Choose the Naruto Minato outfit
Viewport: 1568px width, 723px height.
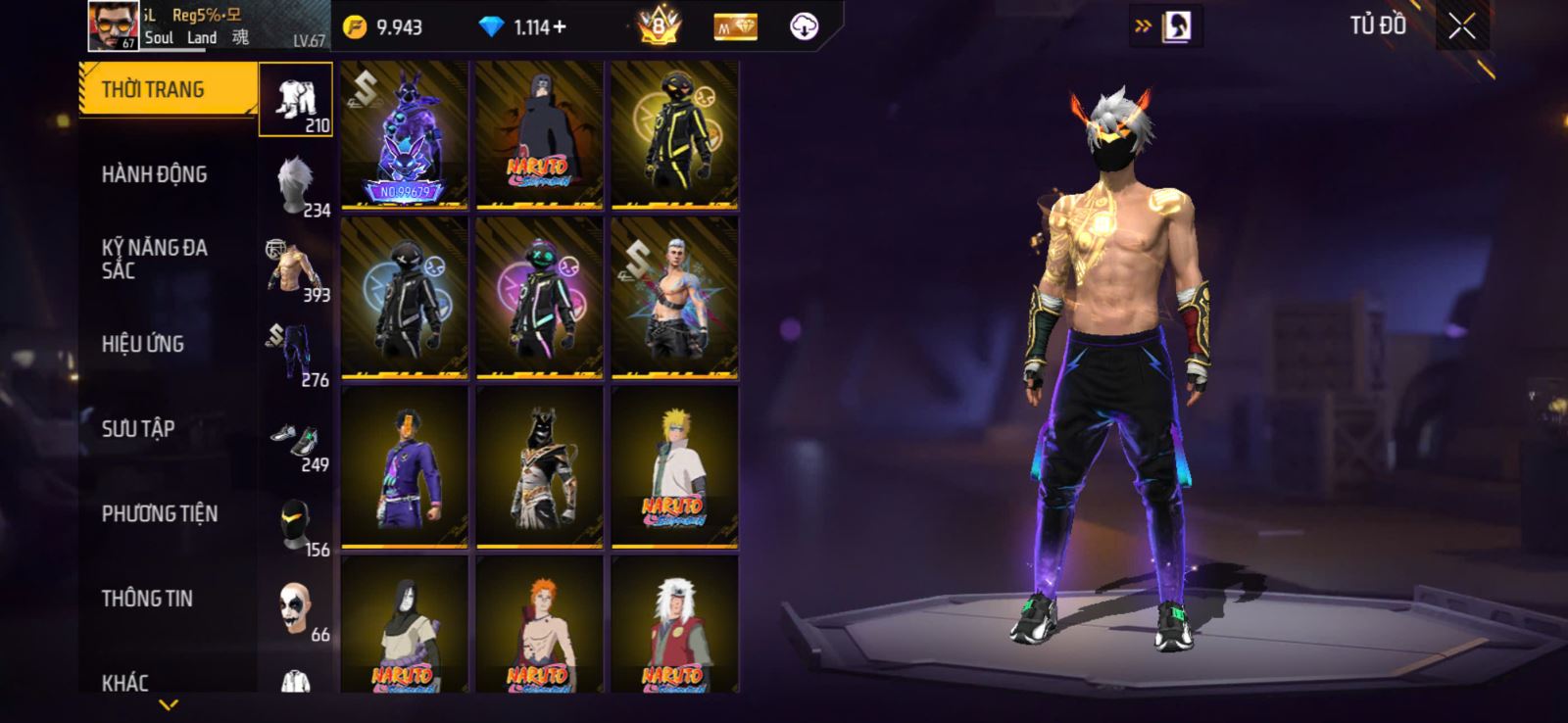(674, 466)
